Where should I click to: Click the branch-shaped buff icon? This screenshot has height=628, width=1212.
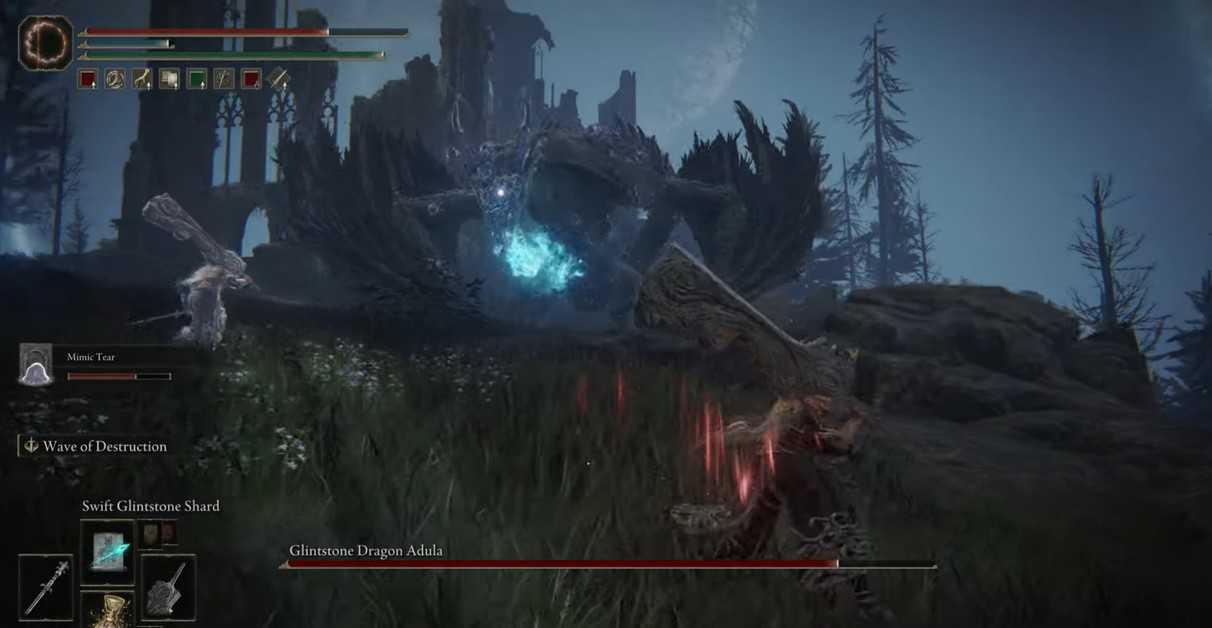coord(143,79)
